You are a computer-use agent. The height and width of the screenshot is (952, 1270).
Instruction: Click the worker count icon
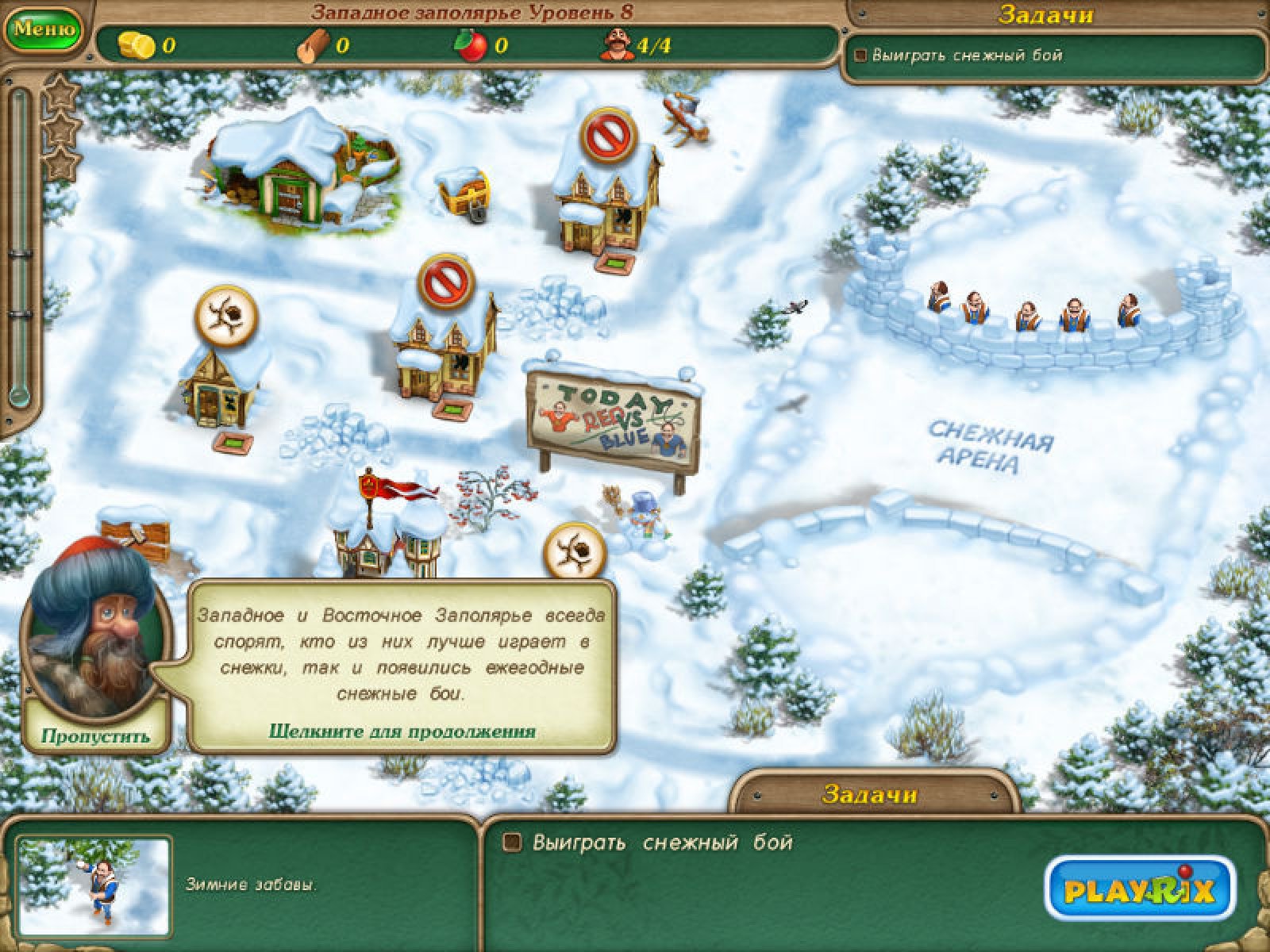(x=614, y=45)
